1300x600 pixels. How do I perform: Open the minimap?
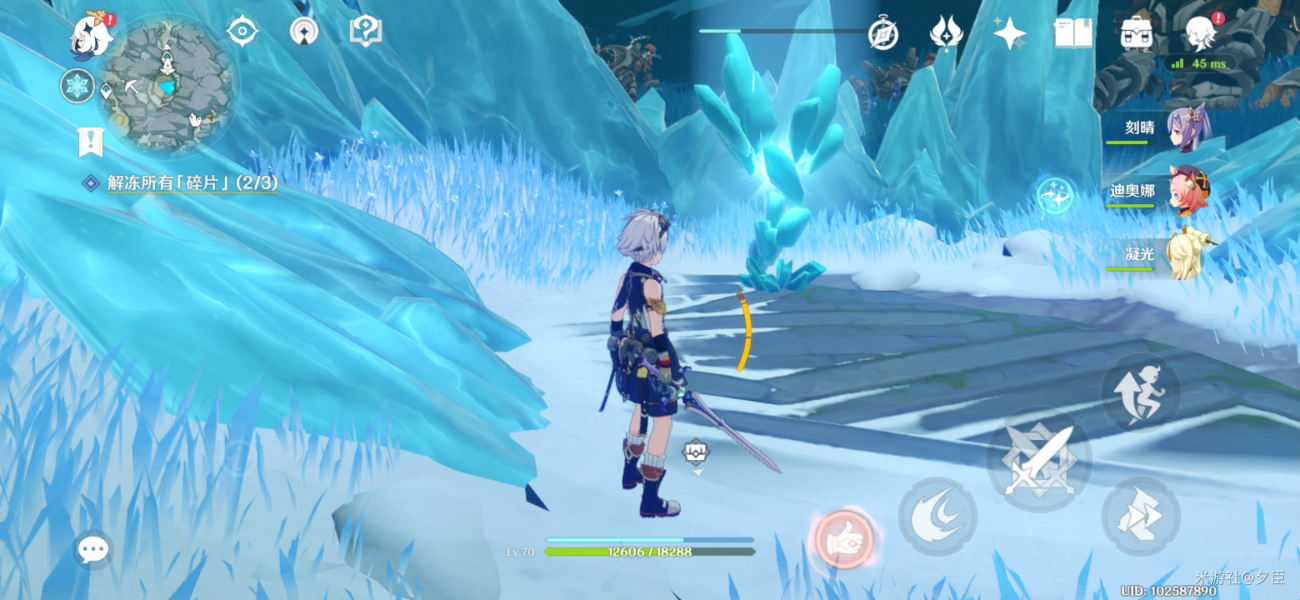point(167,86)
